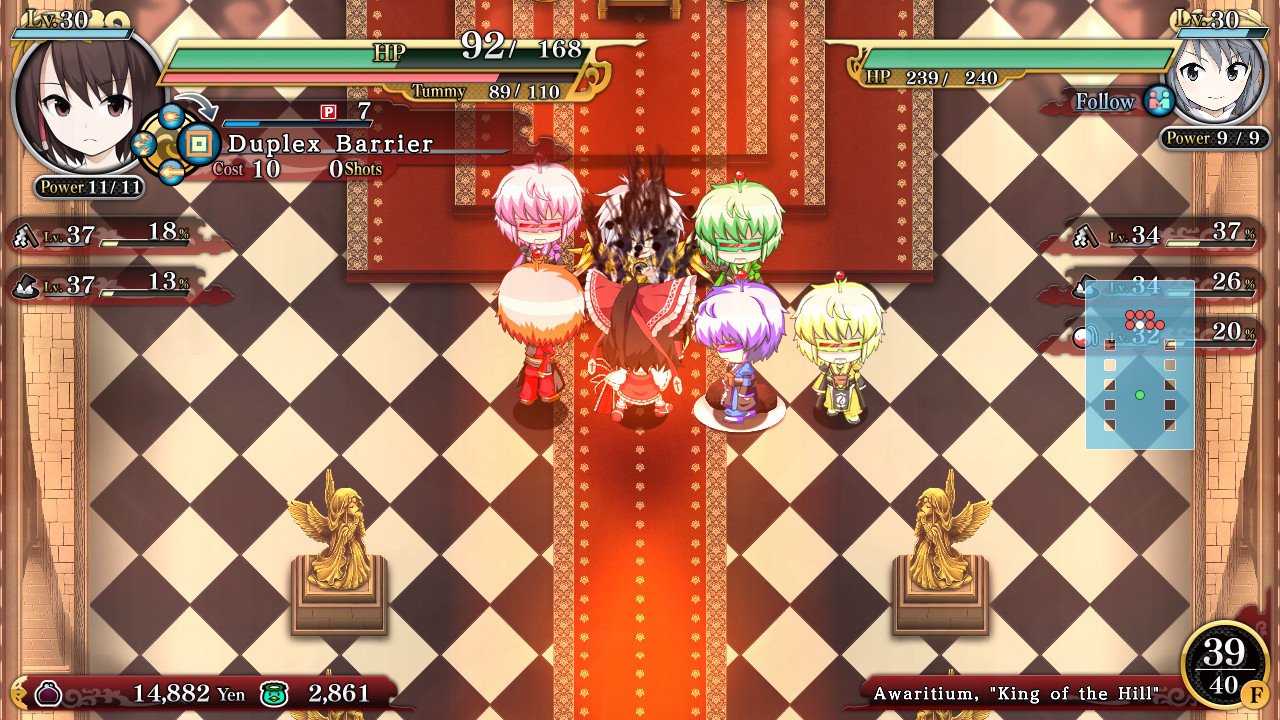Select the Duplex Barrier spell card icon
The image size is (1280, 720).
201,145
